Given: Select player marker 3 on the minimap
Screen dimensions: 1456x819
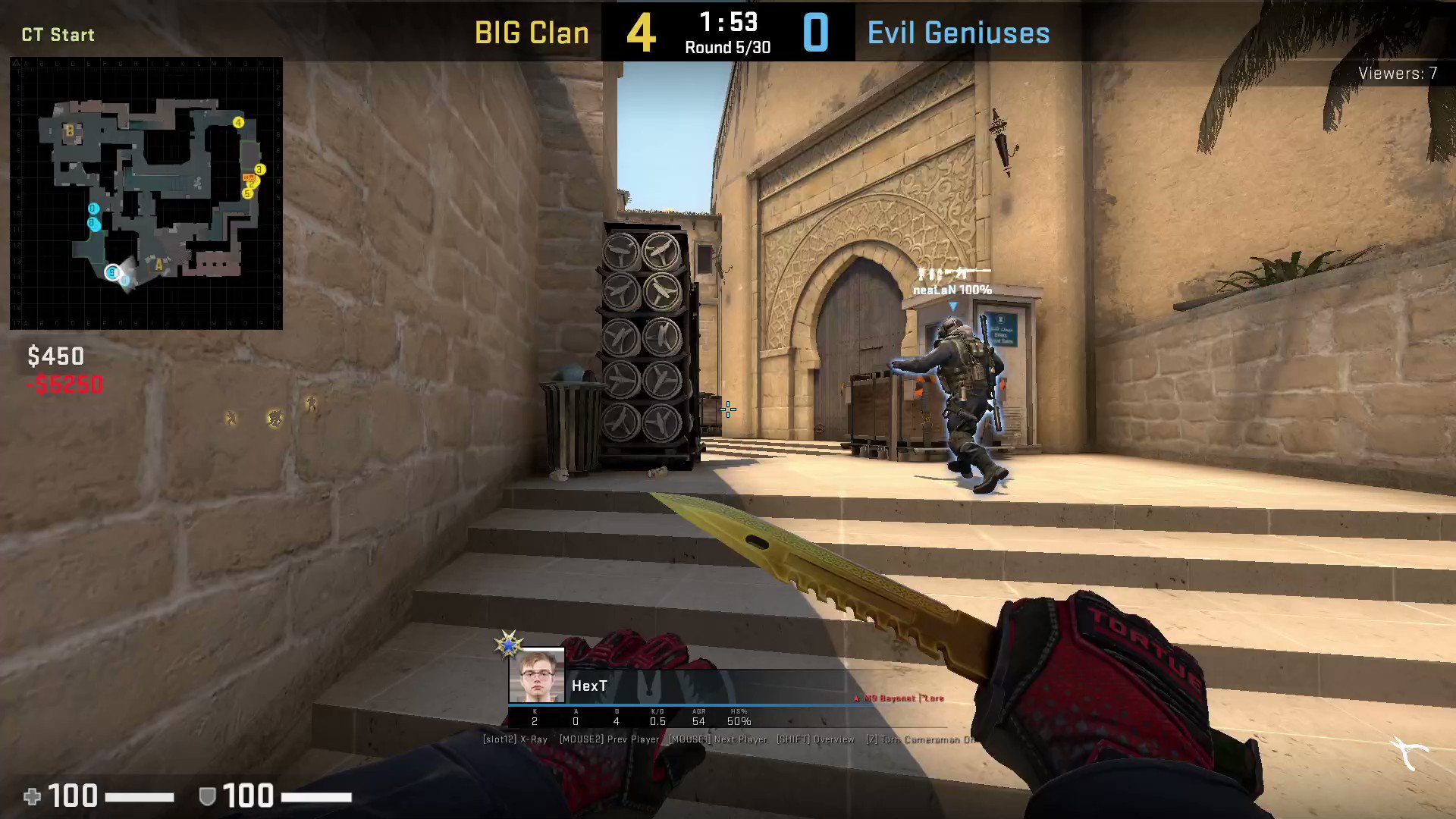Looking at the screenshot, I should 259,169.
